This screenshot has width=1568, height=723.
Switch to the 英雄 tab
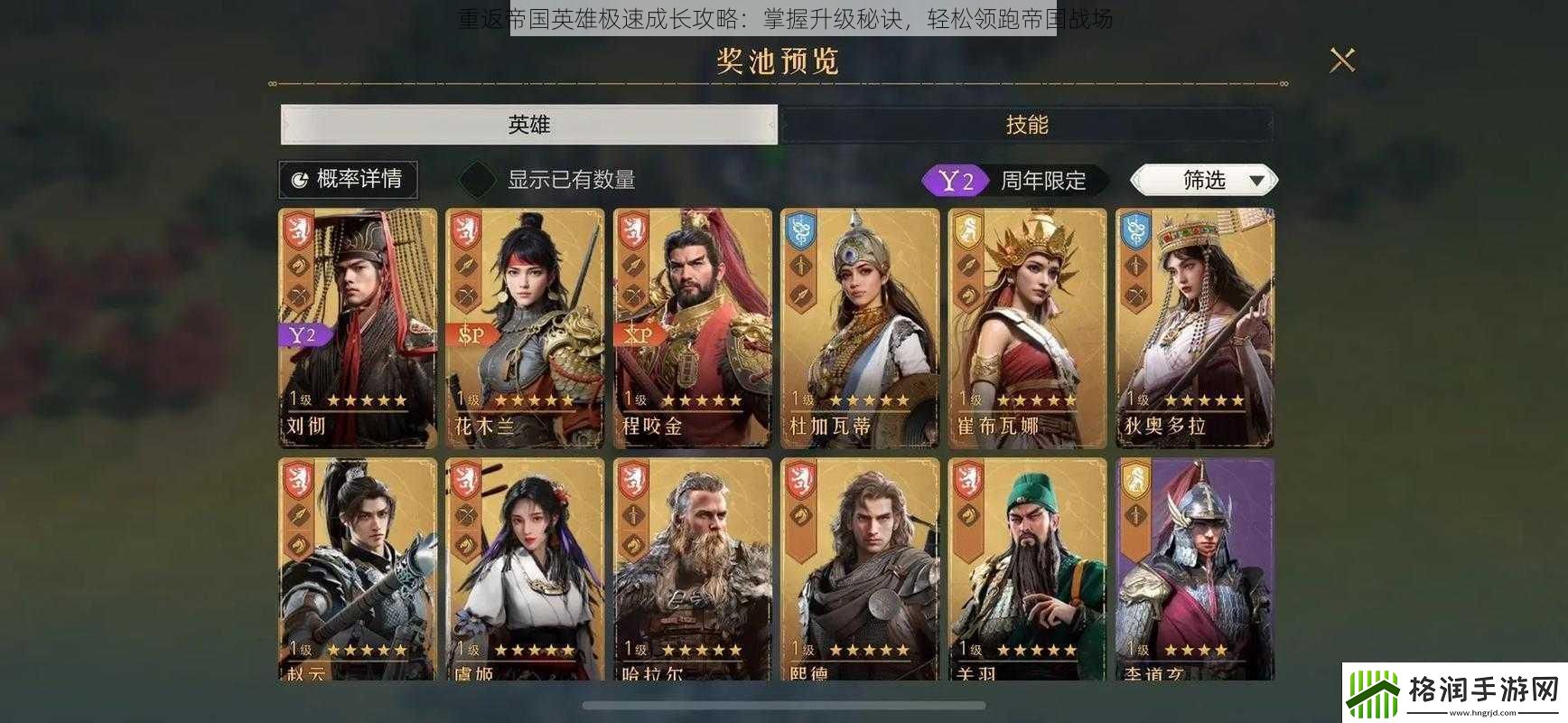click(528, 125)
